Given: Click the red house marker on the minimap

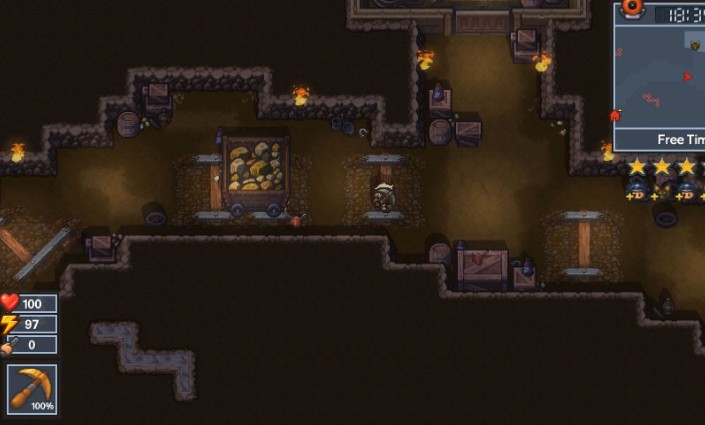Looking at the screenshot, I should (615, 116).
